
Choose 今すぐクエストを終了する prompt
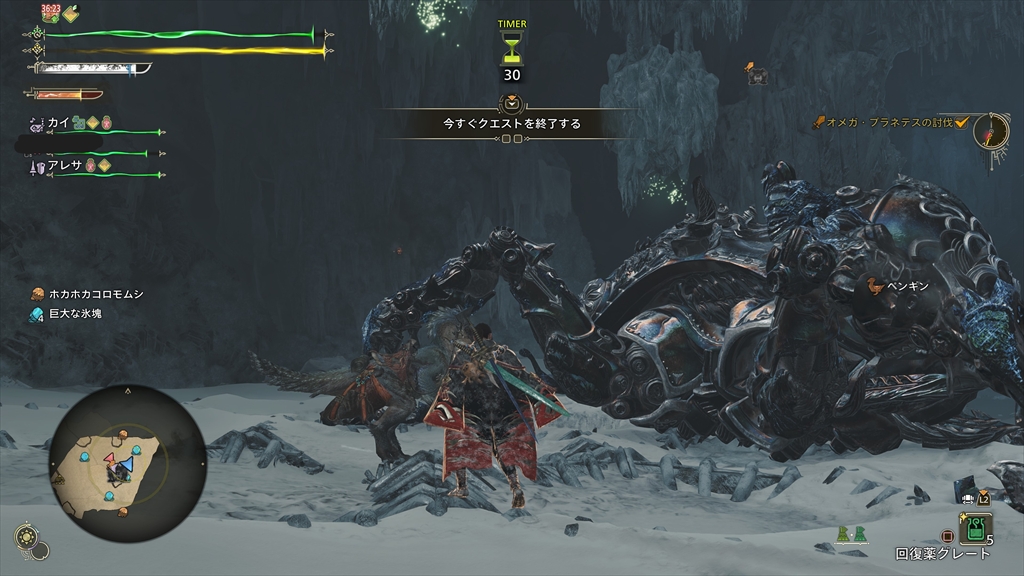512,124
